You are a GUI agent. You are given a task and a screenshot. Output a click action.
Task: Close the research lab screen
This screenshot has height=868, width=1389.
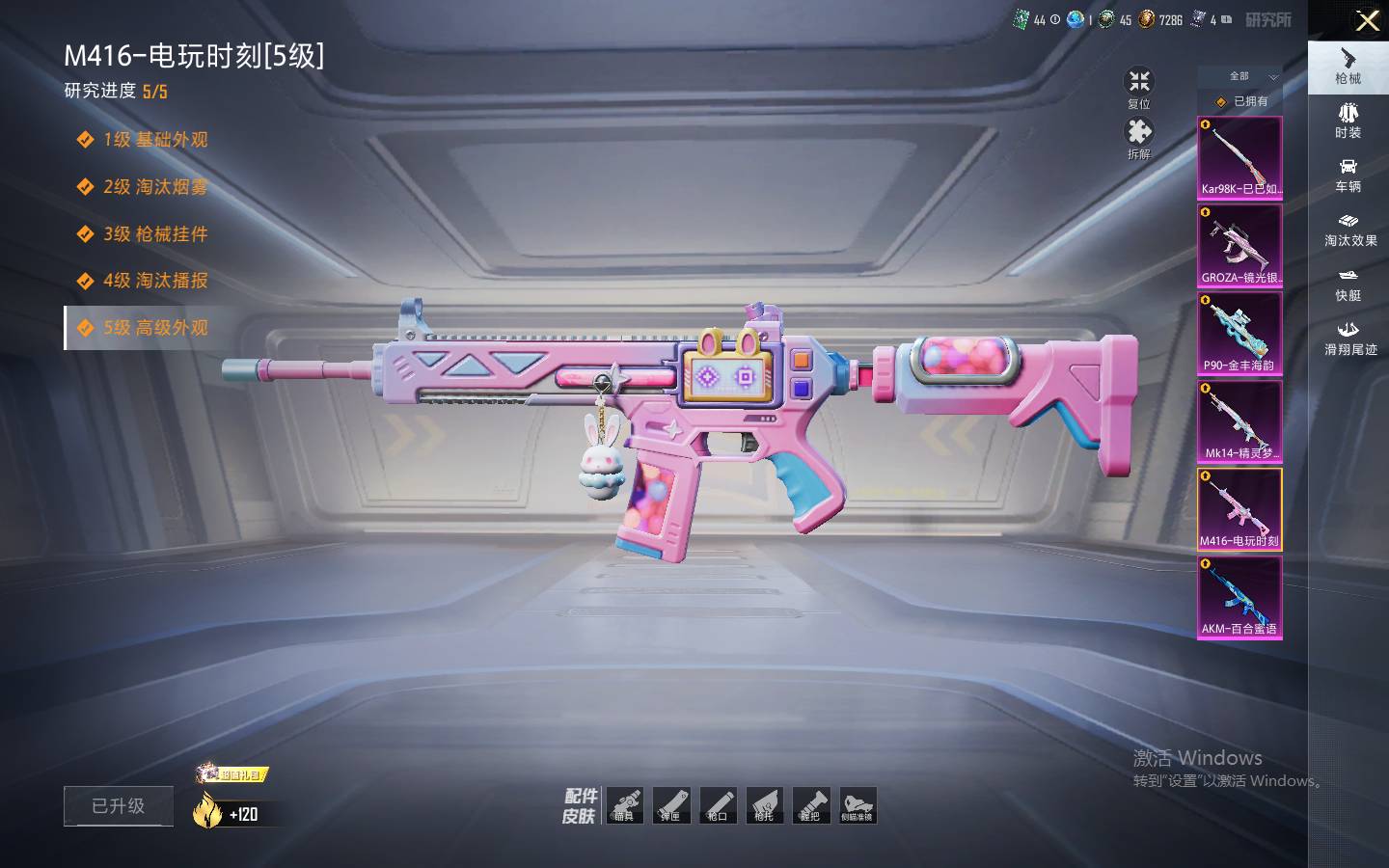click(1367, 20)
